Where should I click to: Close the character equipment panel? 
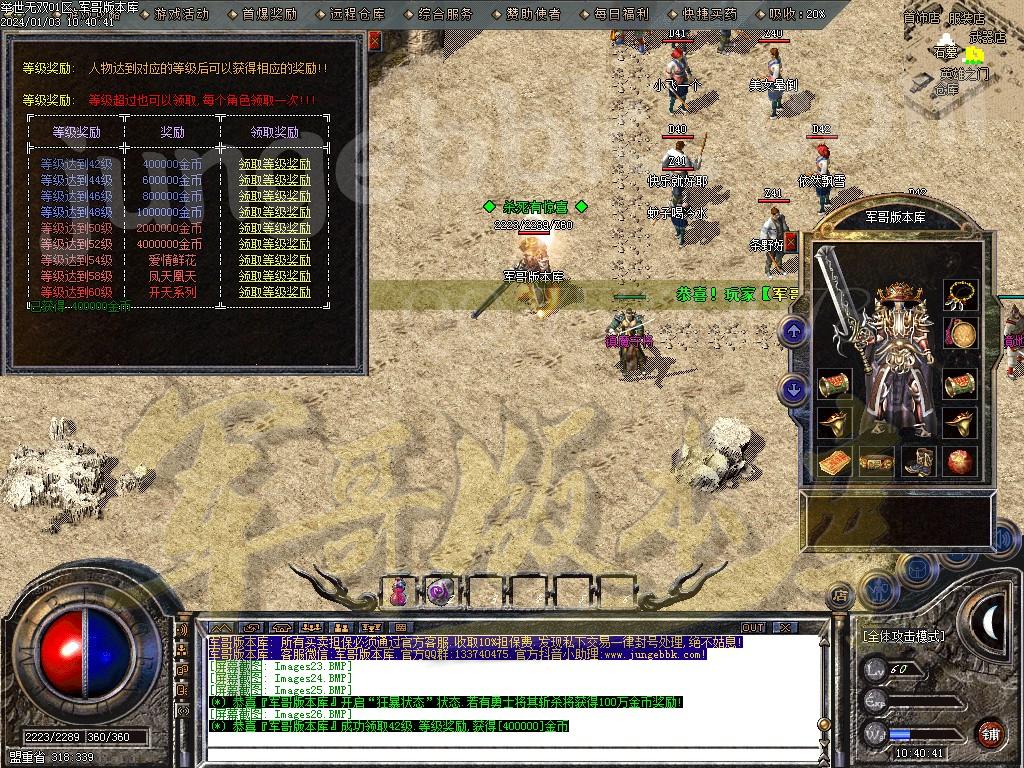[791, 242]
